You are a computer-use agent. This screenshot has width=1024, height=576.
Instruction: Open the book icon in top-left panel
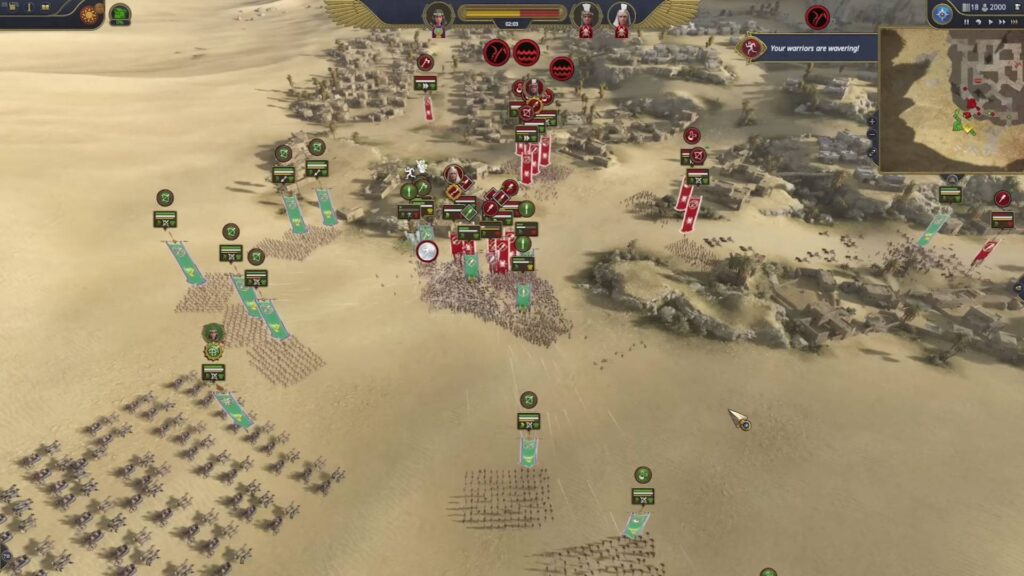(x=44, y=7)
